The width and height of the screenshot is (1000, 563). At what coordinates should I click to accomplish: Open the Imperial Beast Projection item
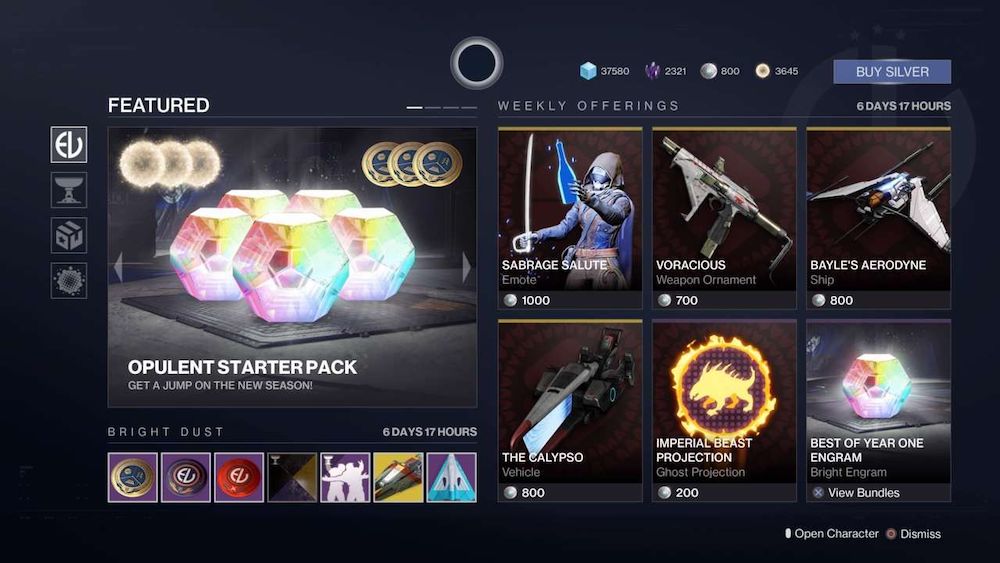click(724, 410)
